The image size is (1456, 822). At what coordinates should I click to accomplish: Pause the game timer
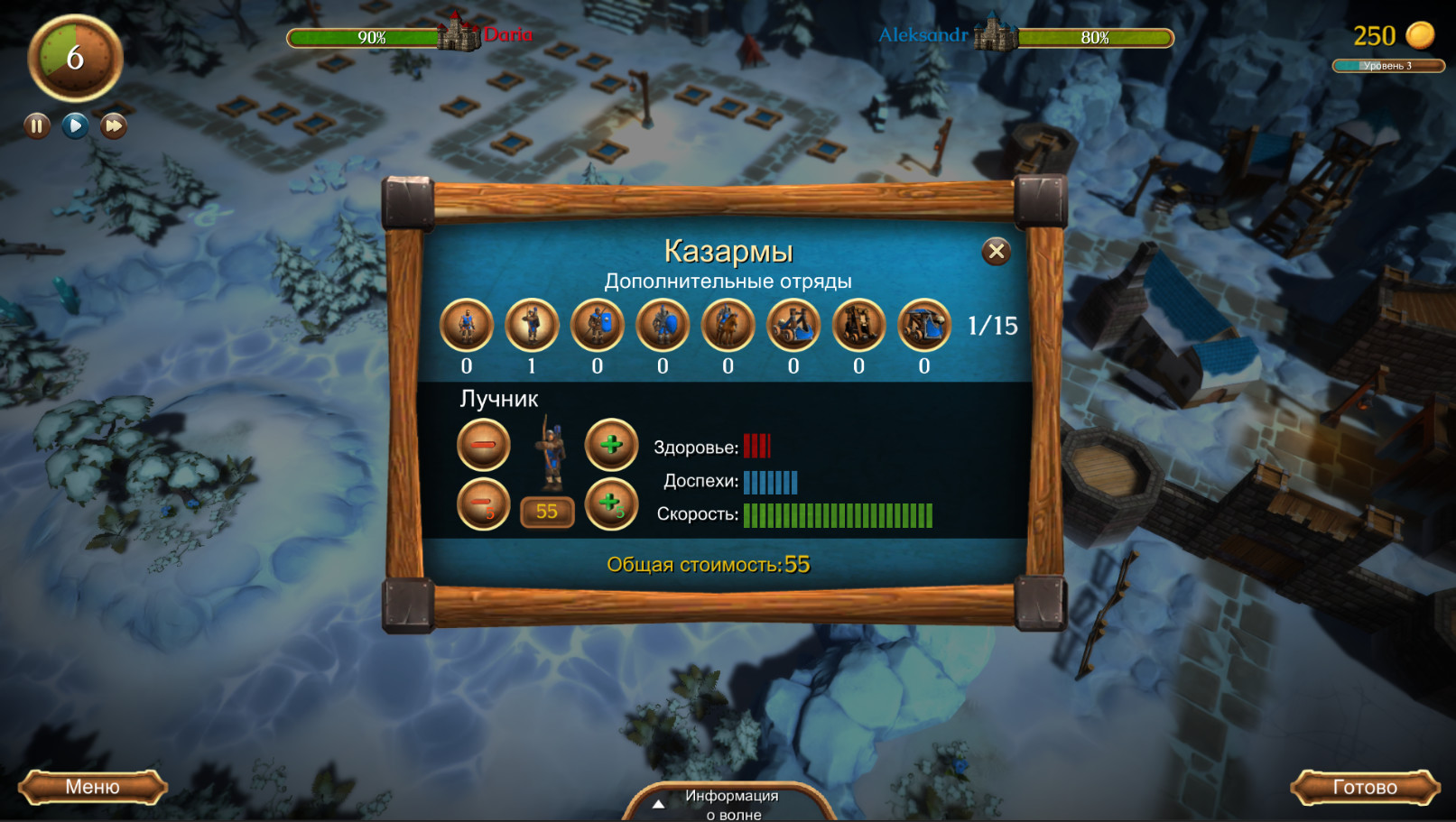coord(35,126)
